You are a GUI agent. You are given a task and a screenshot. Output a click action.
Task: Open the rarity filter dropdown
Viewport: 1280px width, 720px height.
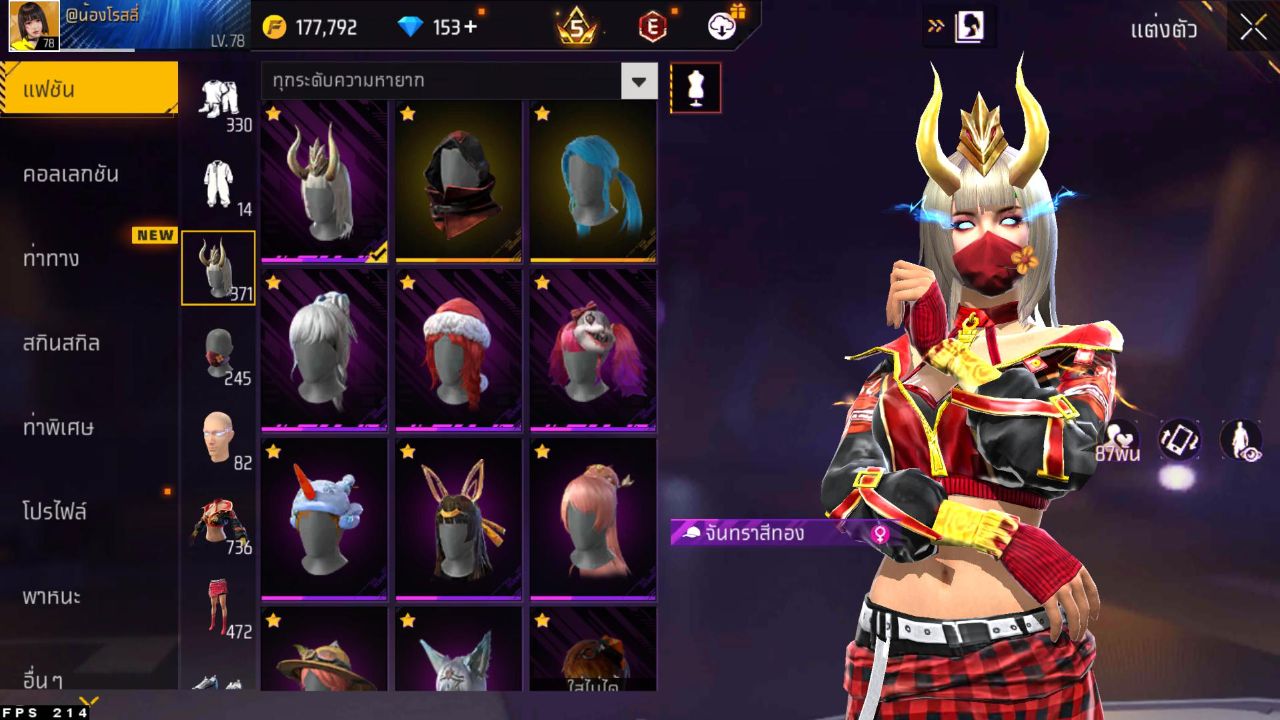639,81
